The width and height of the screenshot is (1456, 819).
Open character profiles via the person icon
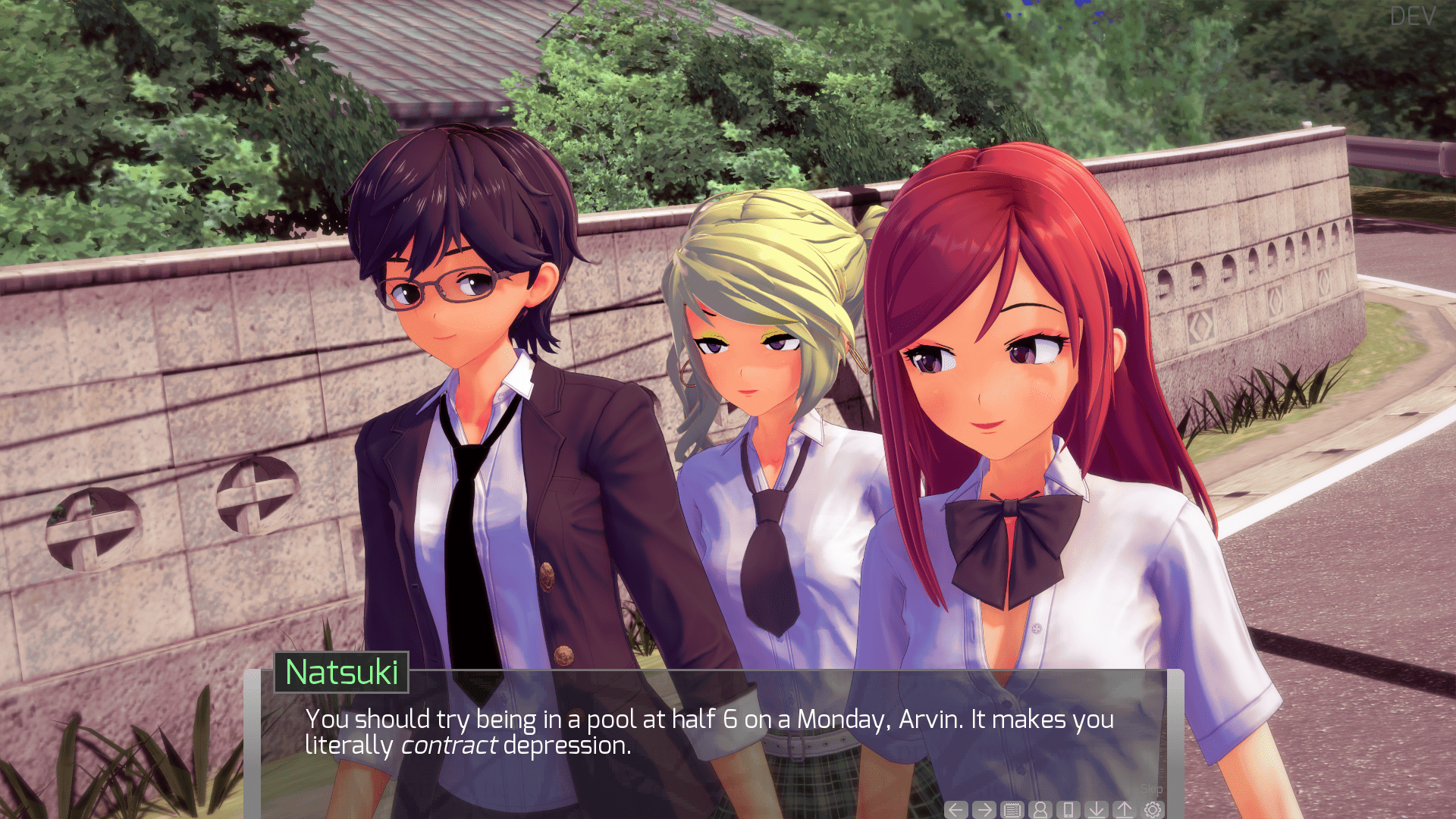coord(1039,809)
